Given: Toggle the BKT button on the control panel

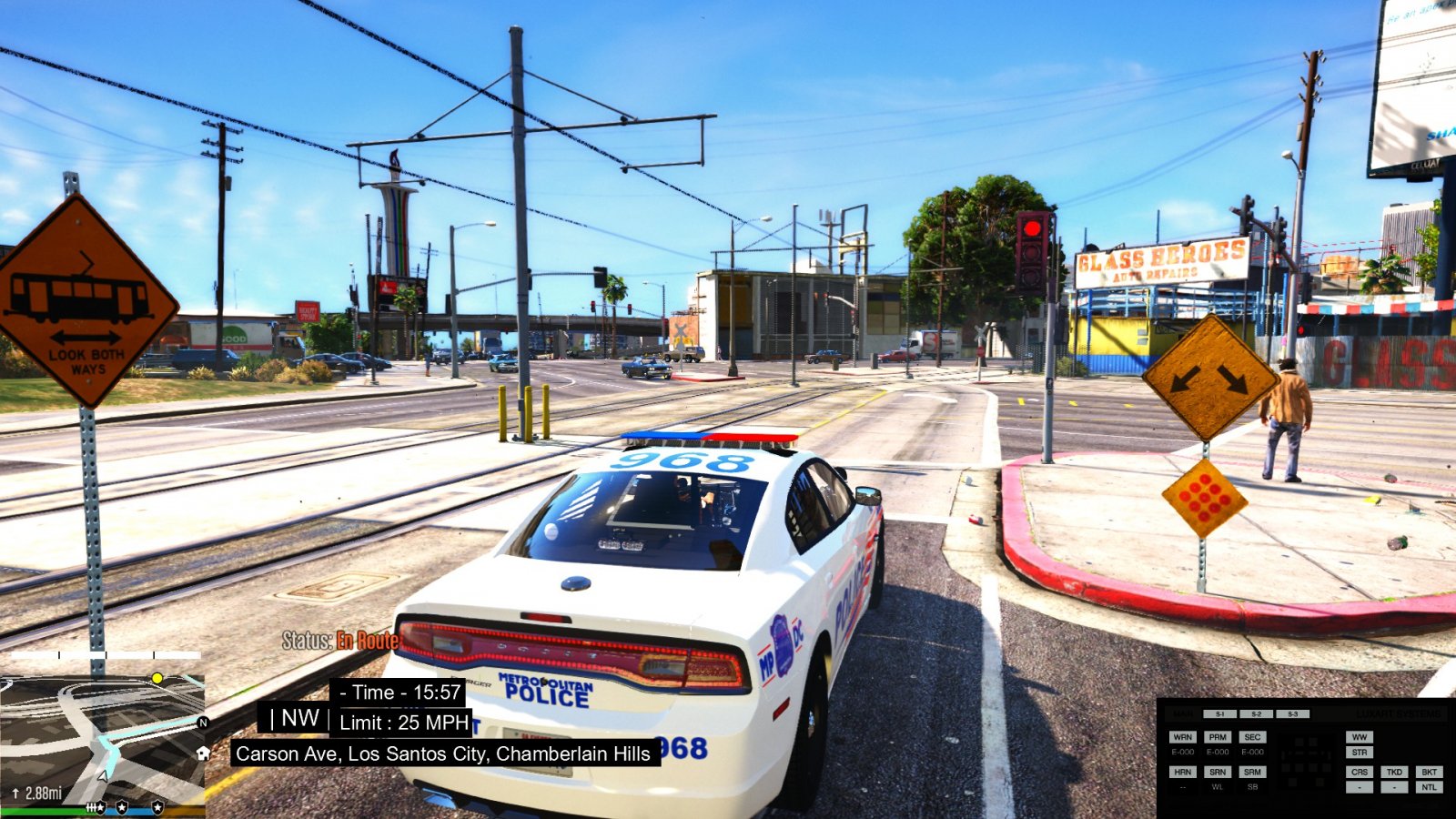Looking at the screenshot, I should tap(1429, 772).
